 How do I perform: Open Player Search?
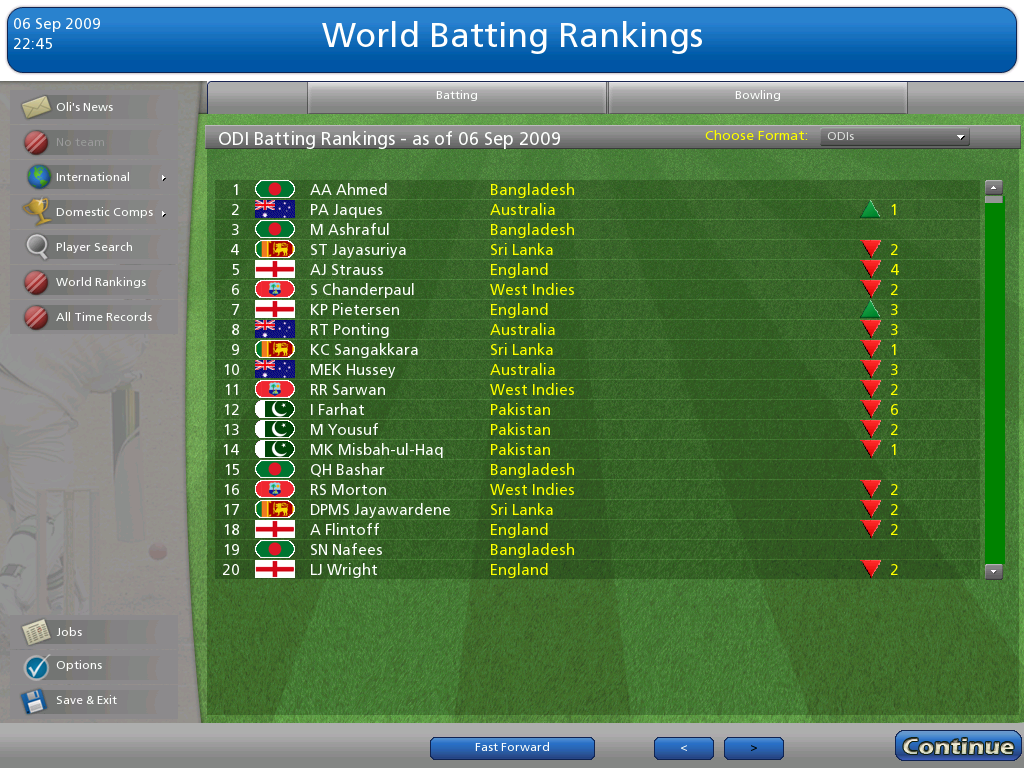pos(94,247)
